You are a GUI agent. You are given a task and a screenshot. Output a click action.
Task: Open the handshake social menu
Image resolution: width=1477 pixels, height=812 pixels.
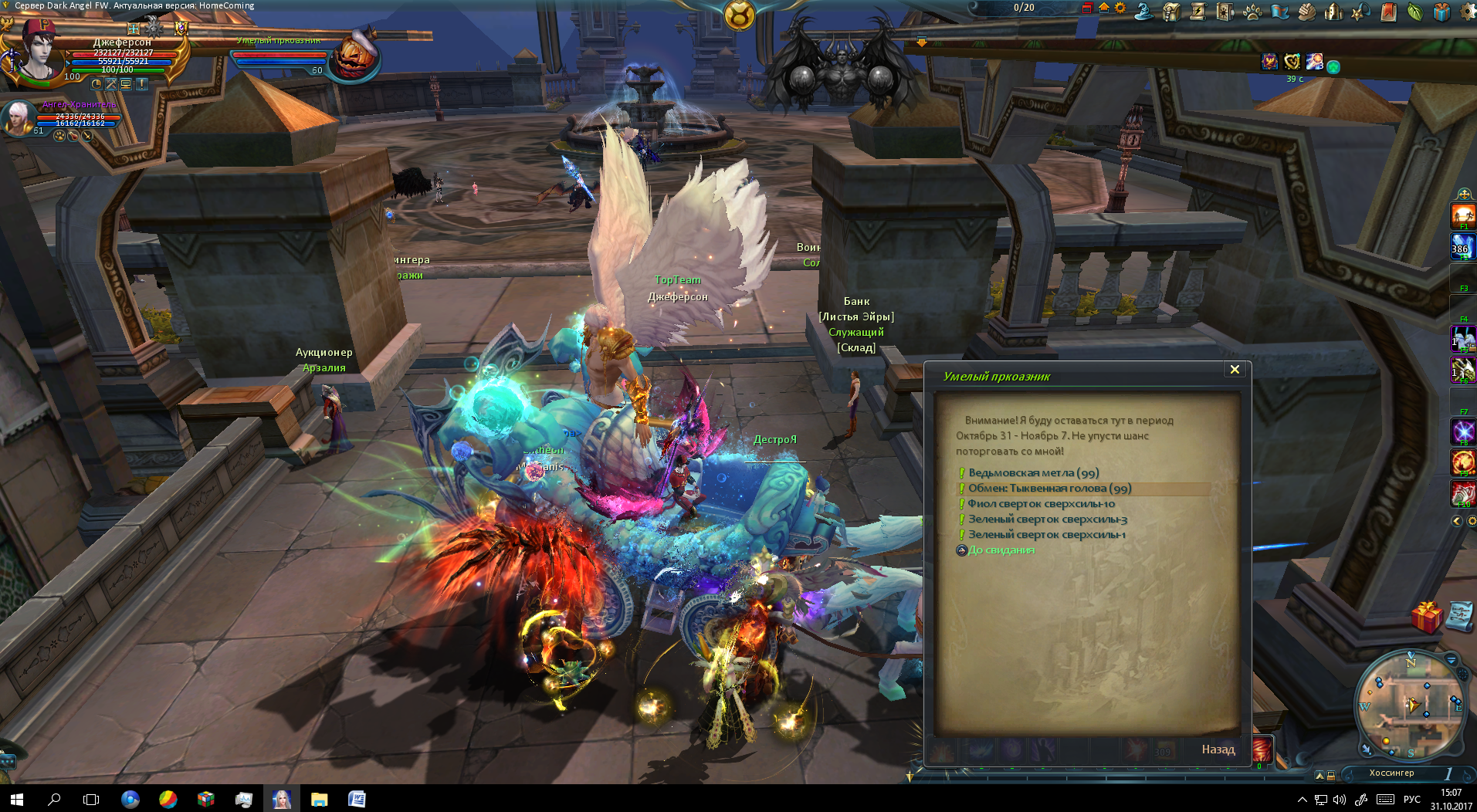coord(1306,12)
